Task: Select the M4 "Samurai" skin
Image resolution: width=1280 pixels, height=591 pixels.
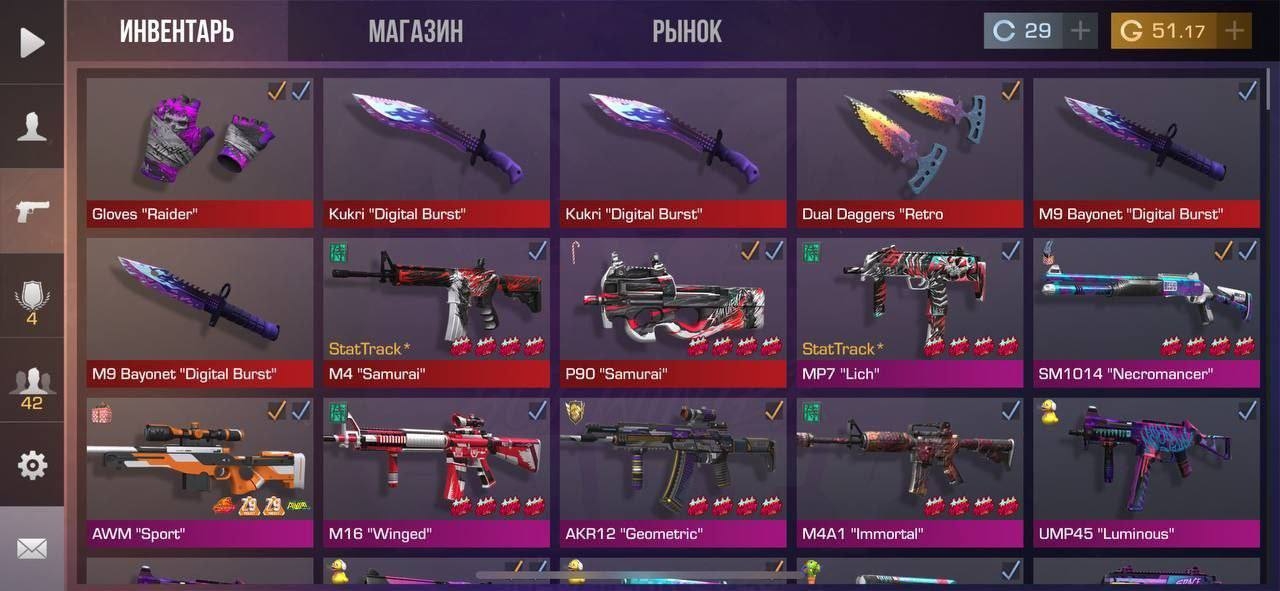Action: coord(436,310)
